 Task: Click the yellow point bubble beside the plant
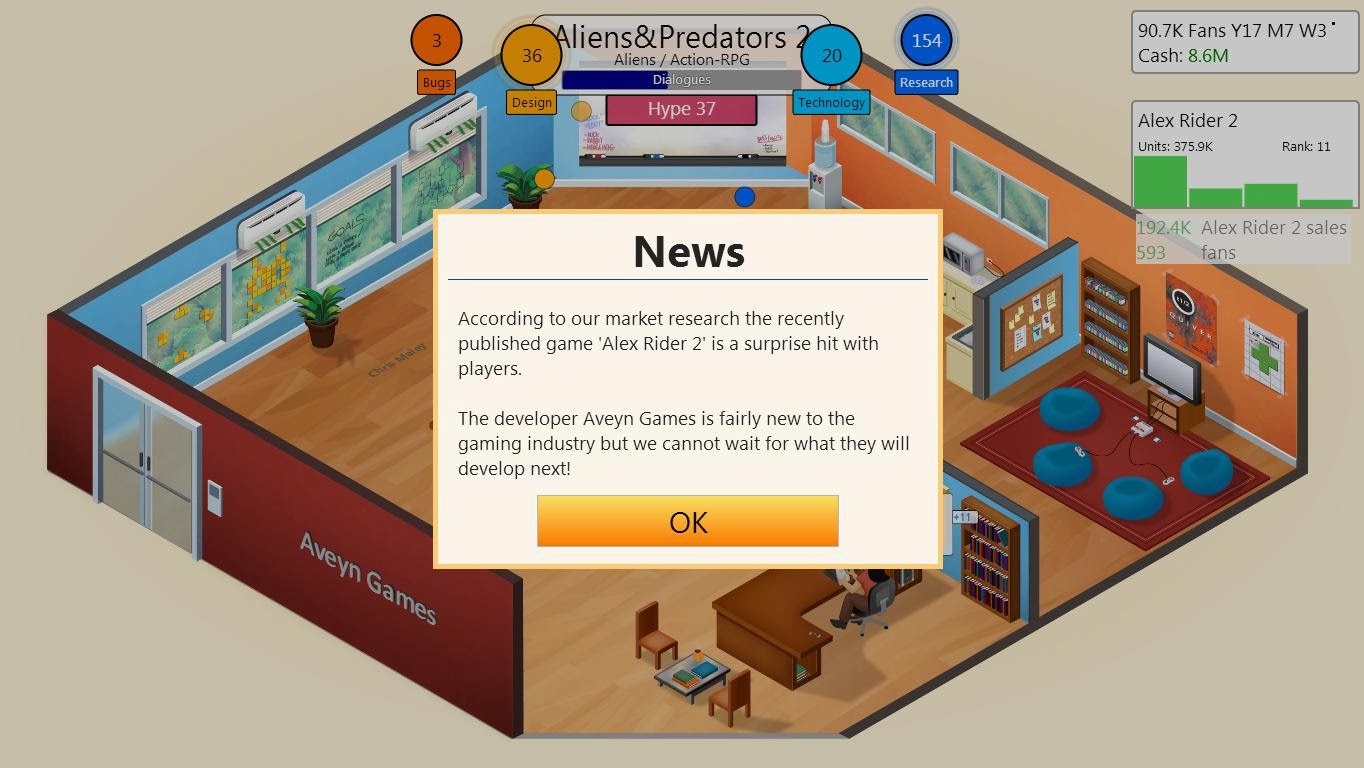click(x=544, y=178)
